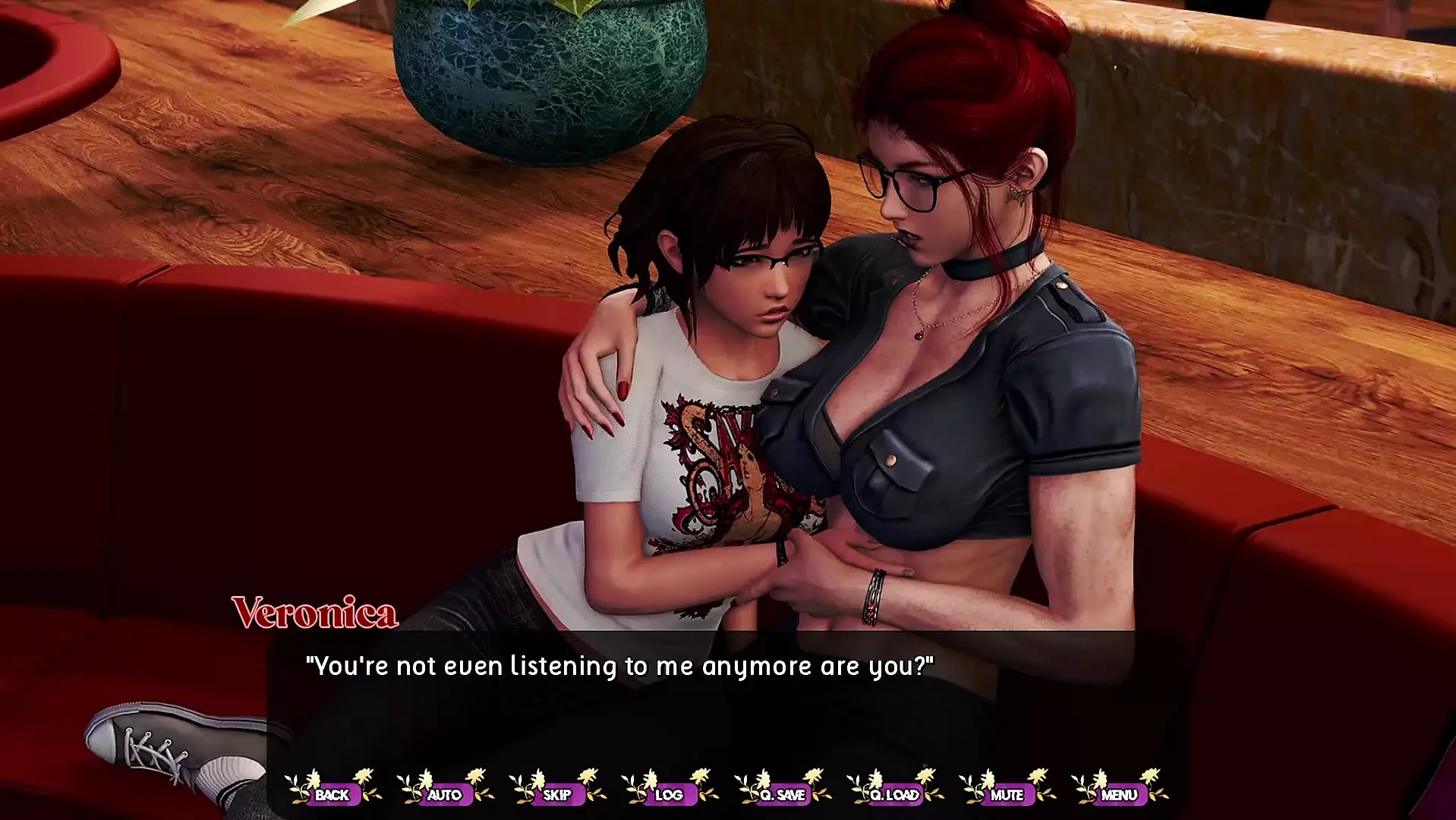The width and height of the screenshot is (1456, 820).
Task: Quick save with Q. SAVE
Action: point(782,794)
